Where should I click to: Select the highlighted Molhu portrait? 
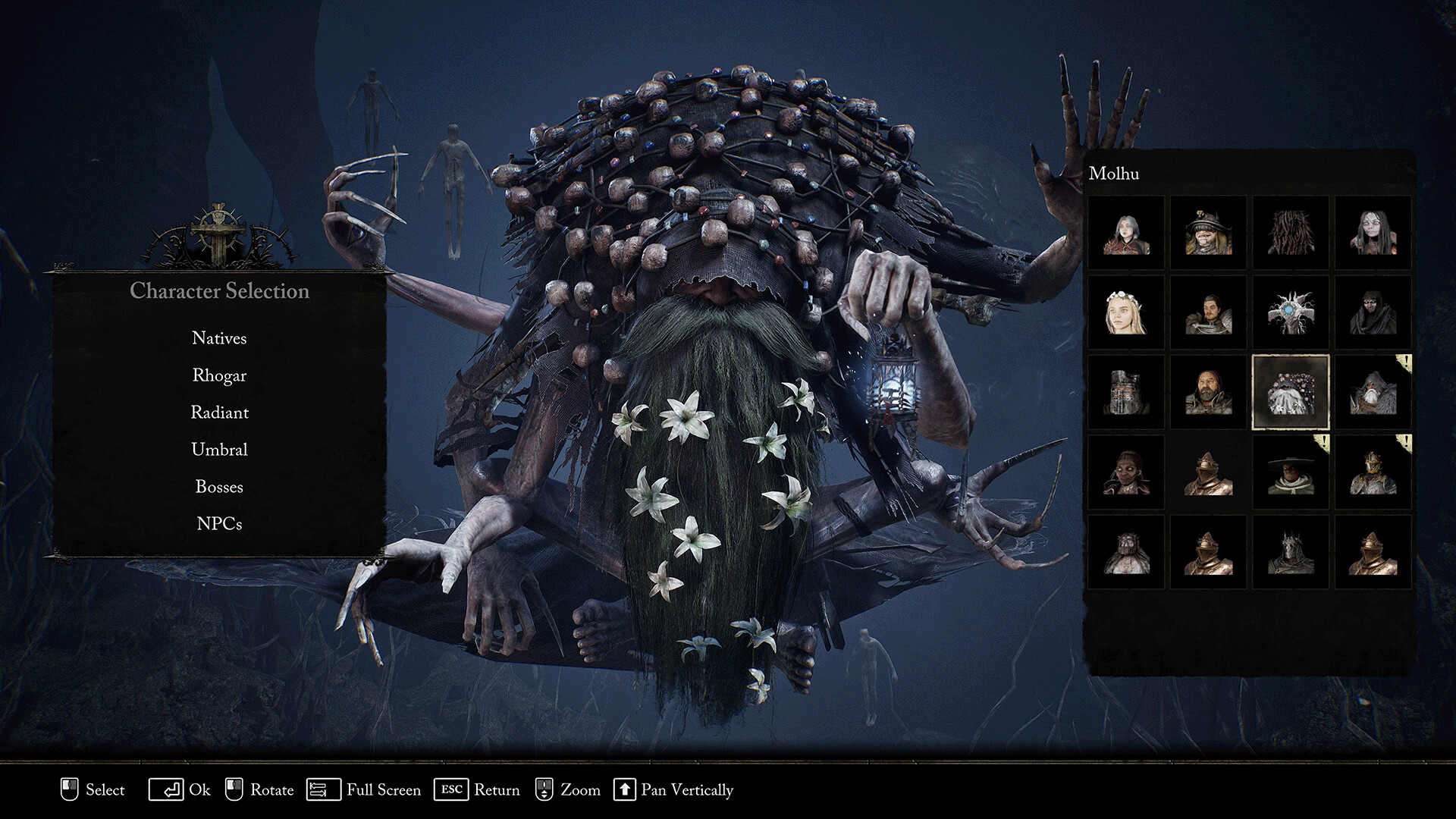coord(1290,392)
